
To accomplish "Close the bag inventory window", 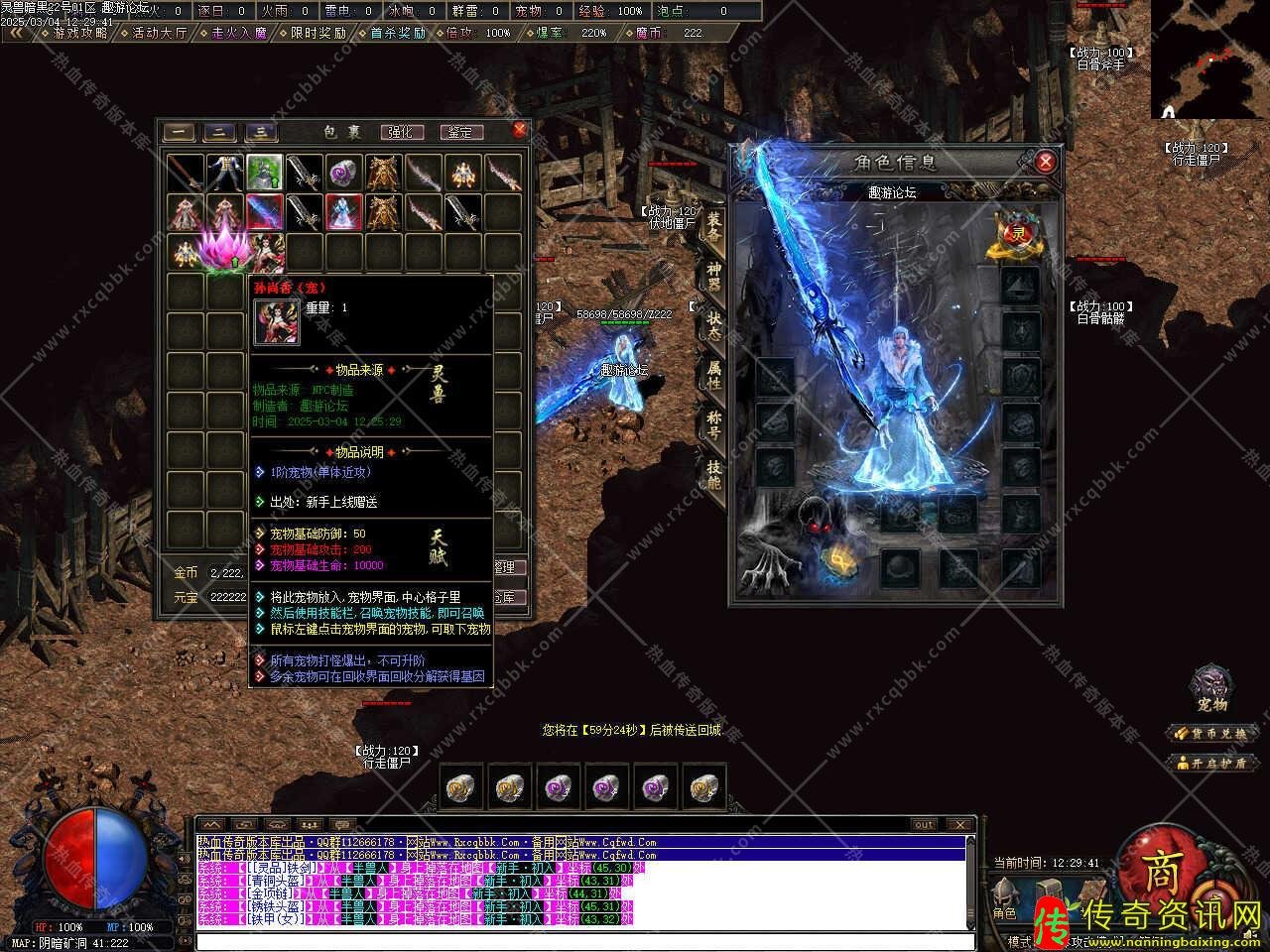I will (519, 130).
